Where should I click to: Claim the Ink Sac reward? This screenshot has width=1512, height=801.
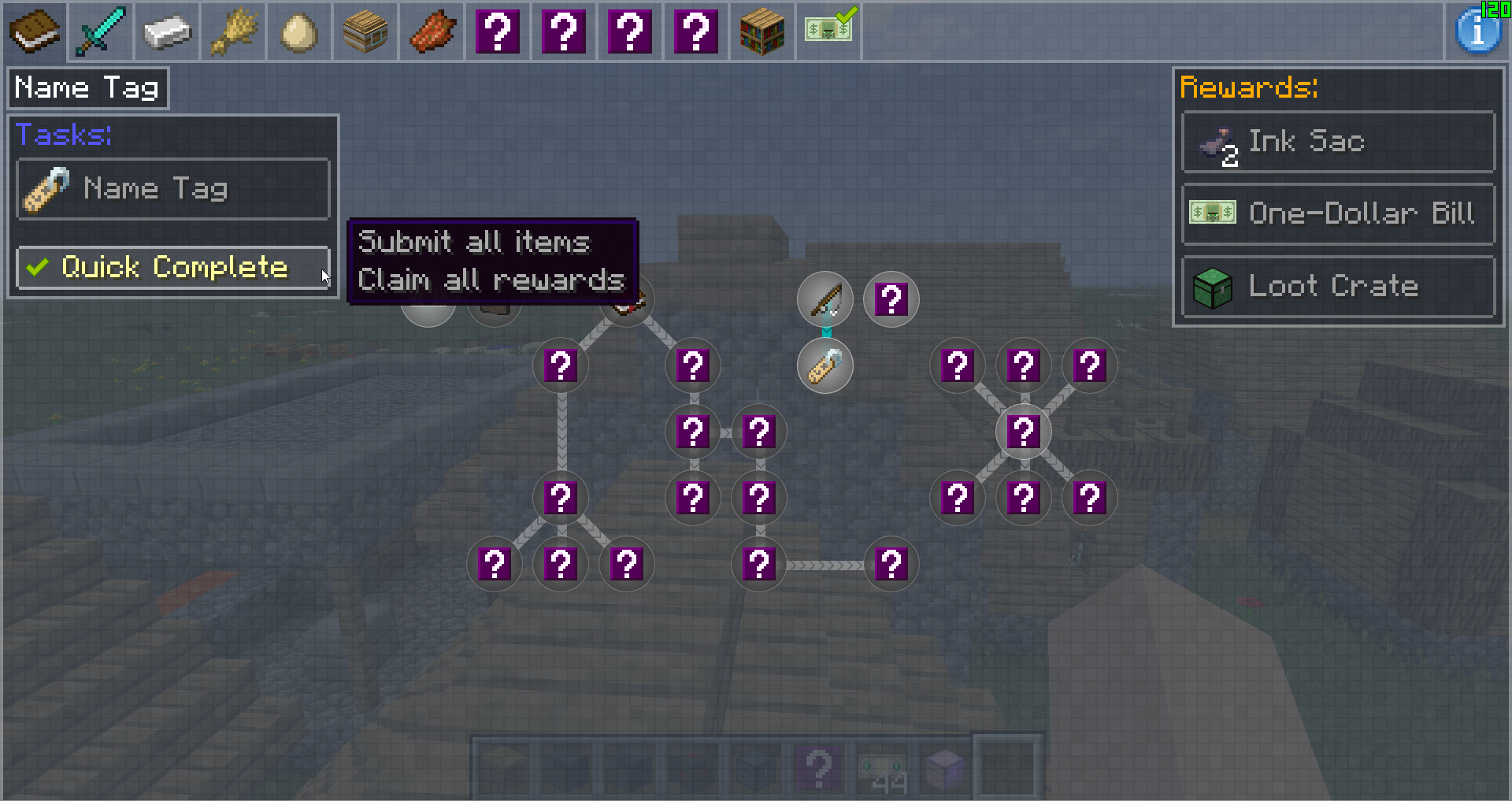pos(1338,142)
